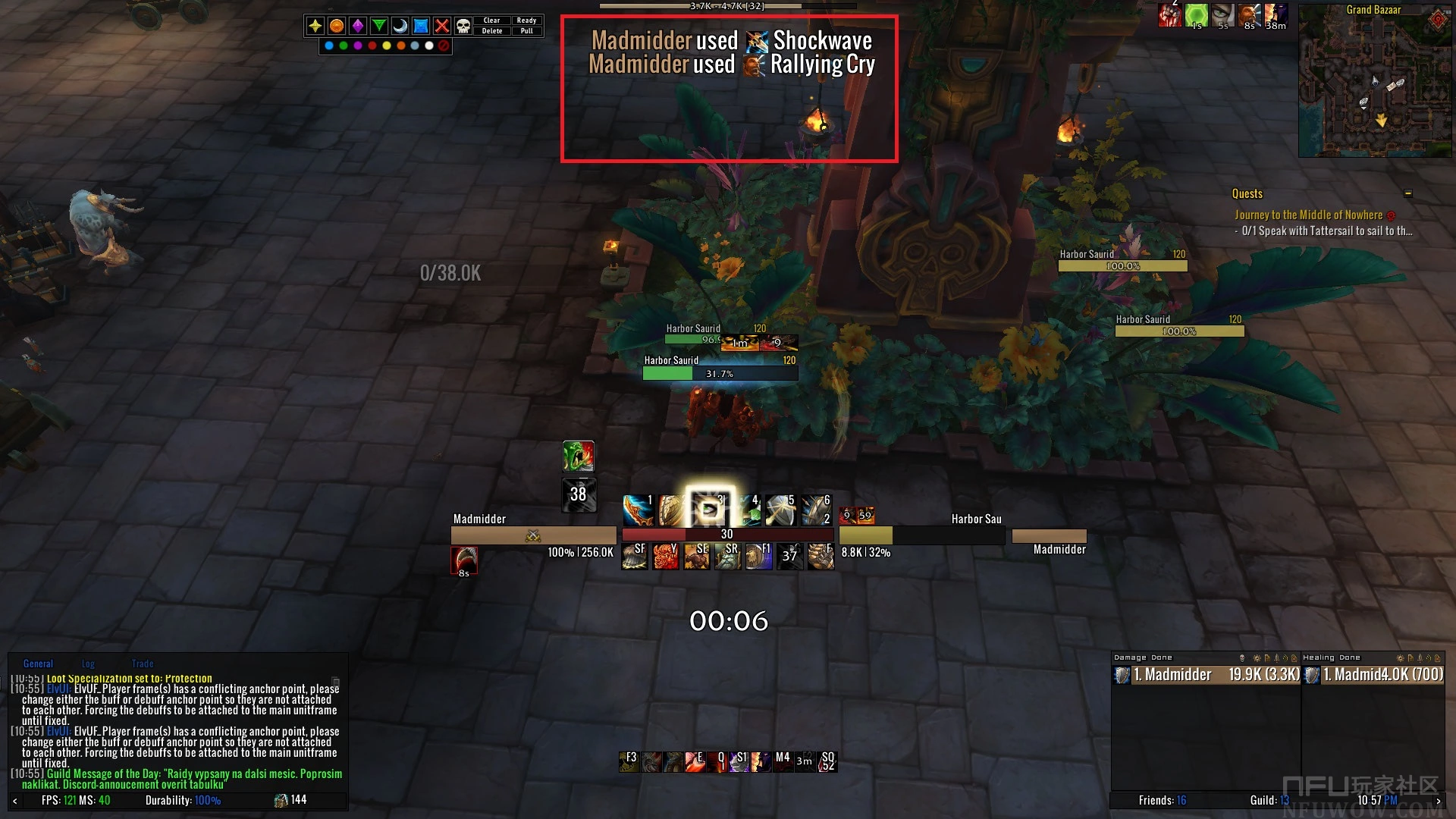Show the Guild roster from the data bar
The height and width of the screenshot is (819, 1456).
point(1269,800)
